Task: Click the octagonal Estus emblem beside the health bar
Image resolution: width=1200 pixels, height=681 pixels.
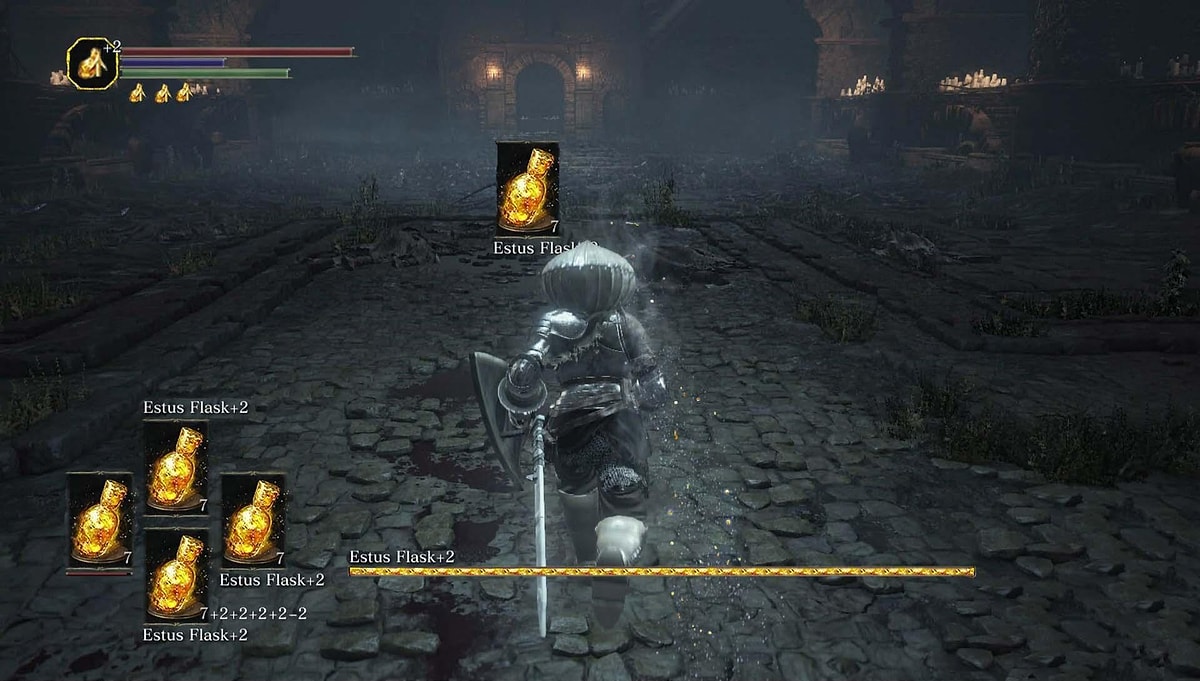Action: point(92,63)
